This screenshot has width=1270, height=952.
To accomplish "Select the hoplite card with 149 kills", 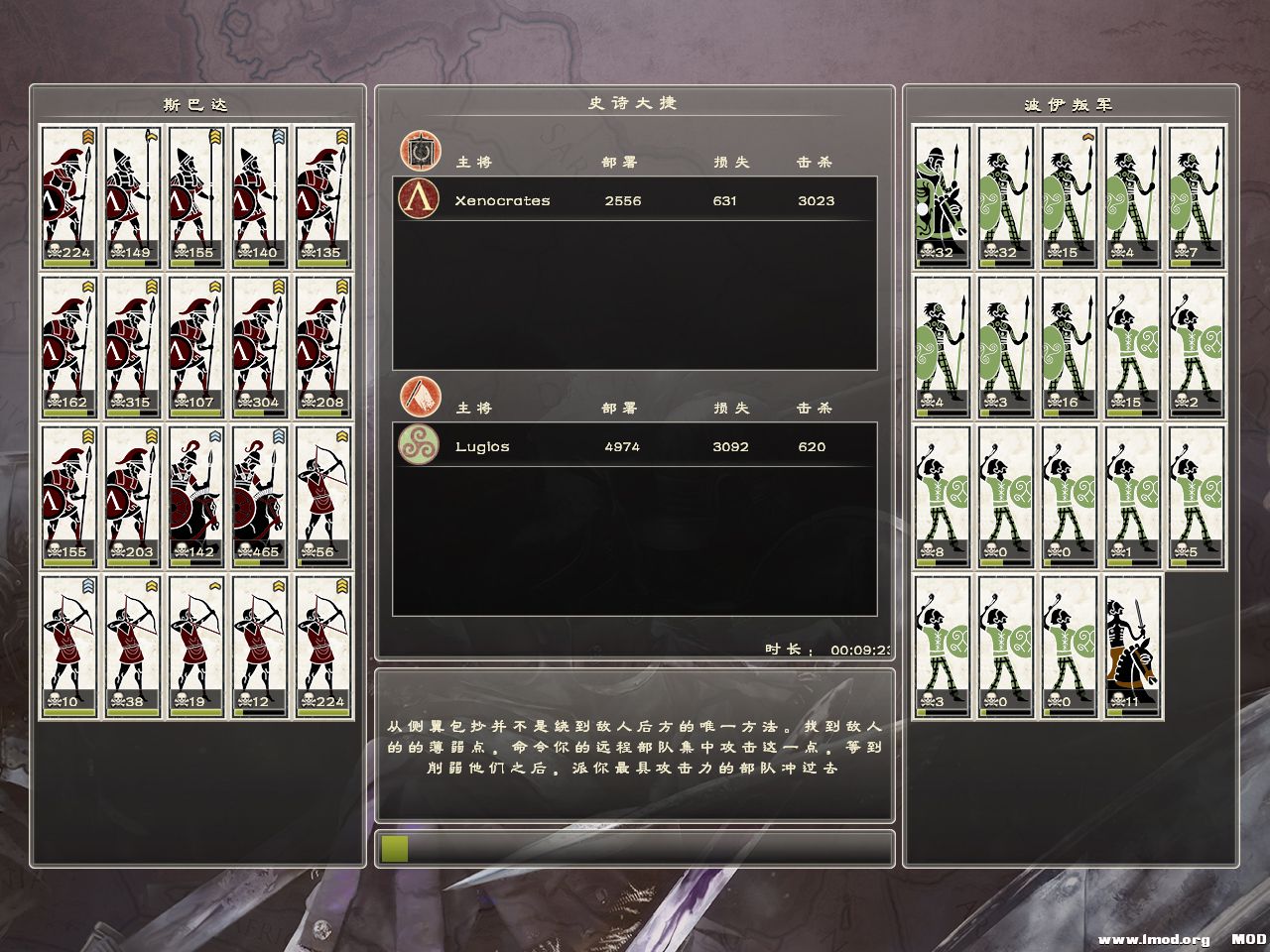I will pos(132,196).
